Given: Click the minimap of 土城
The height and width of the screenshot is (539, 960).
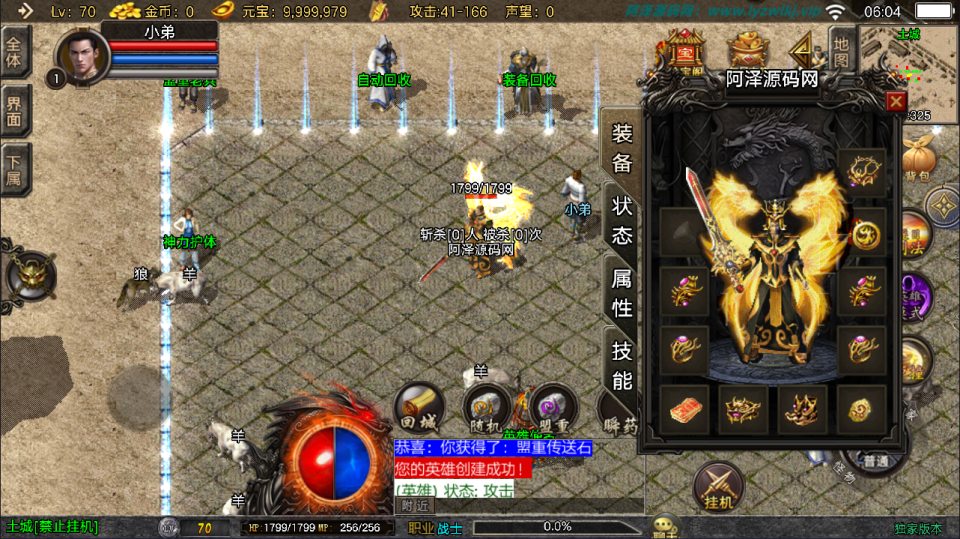Looking at the screenshot, I should (908, 60).
